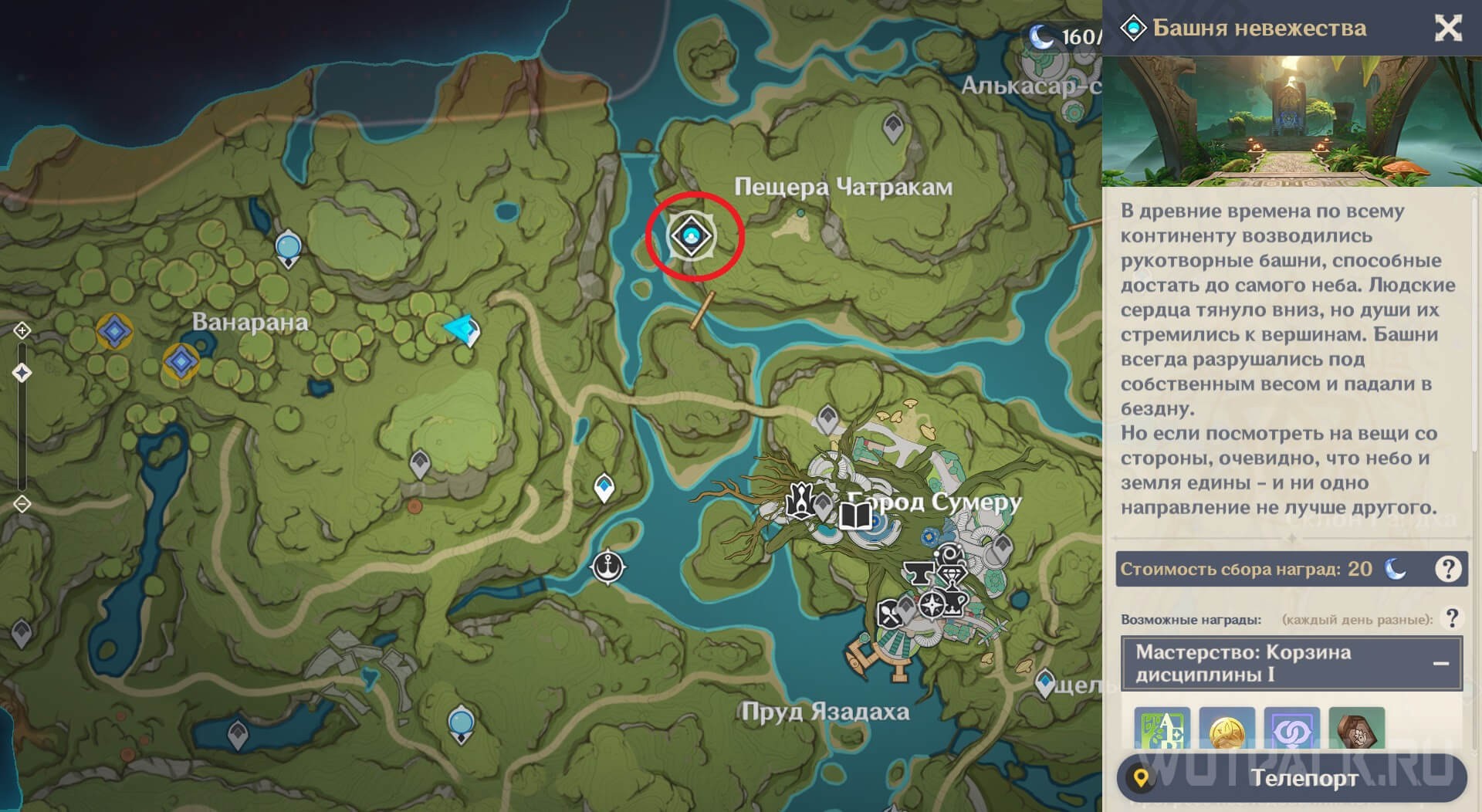Select the open book marker in Sumeru City

point(854,515)
